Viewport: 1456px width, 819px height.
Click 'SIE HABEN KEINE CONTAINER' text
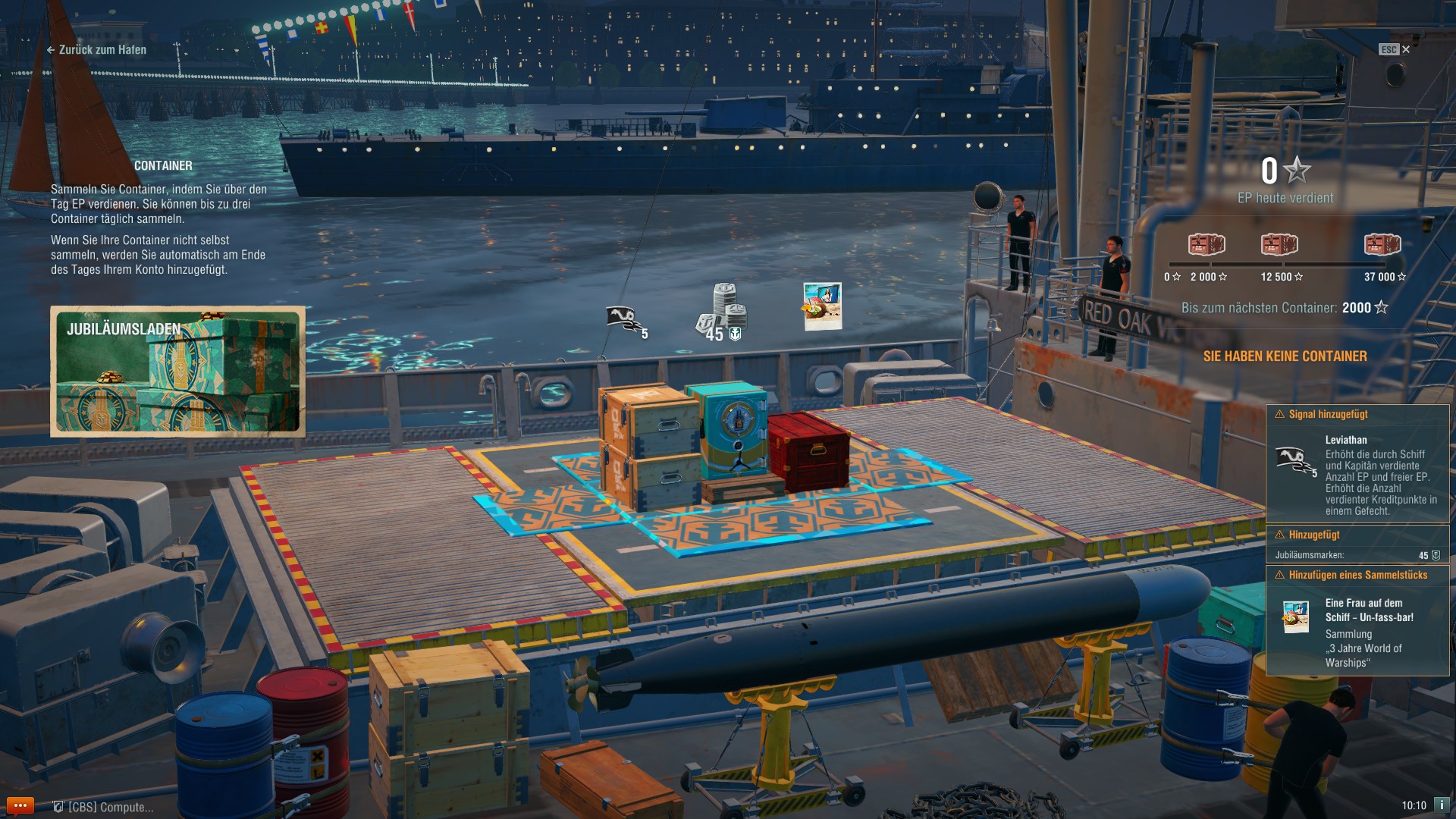(x=1283, y=356)
